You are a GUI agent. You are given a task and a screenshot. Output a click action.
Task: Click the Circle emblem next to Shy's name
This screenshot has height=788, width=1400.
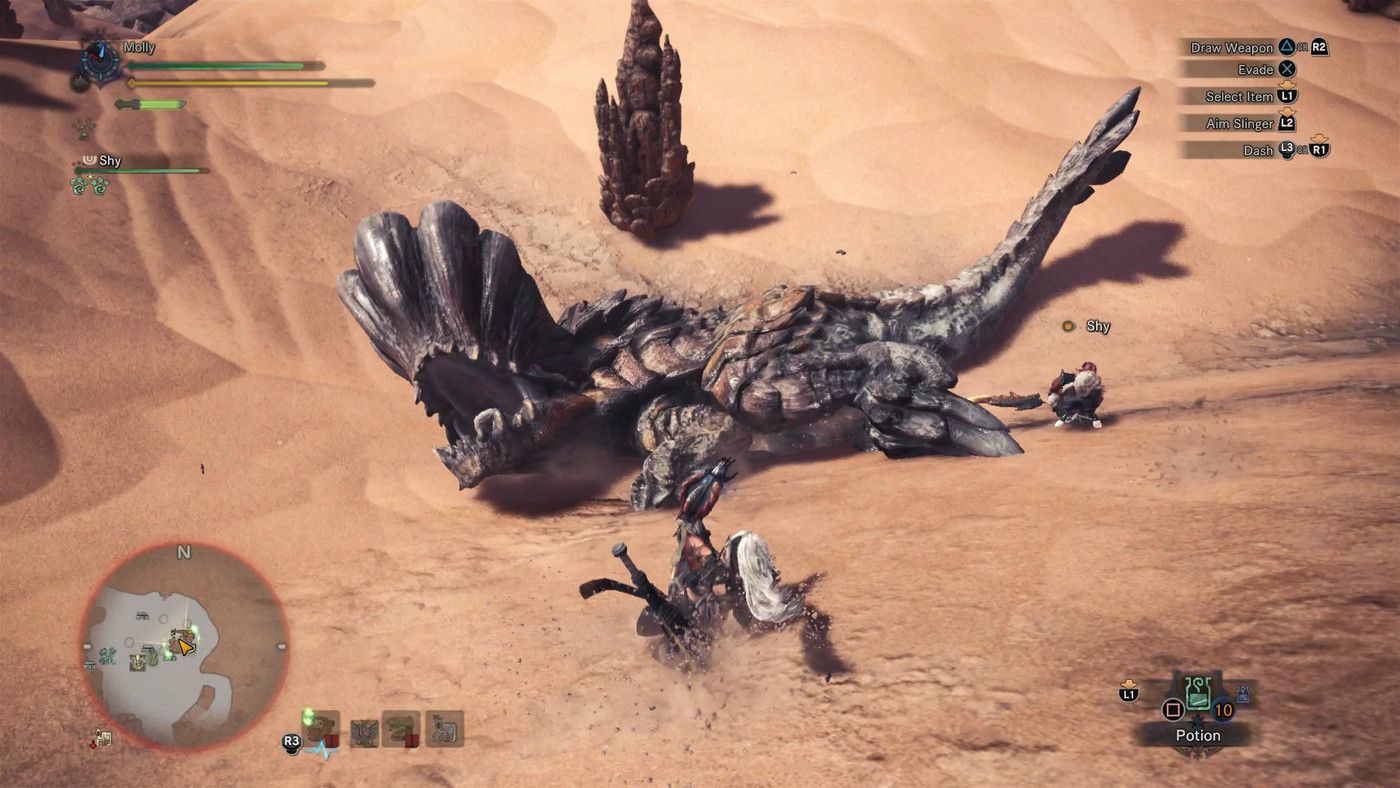point(89,161)
